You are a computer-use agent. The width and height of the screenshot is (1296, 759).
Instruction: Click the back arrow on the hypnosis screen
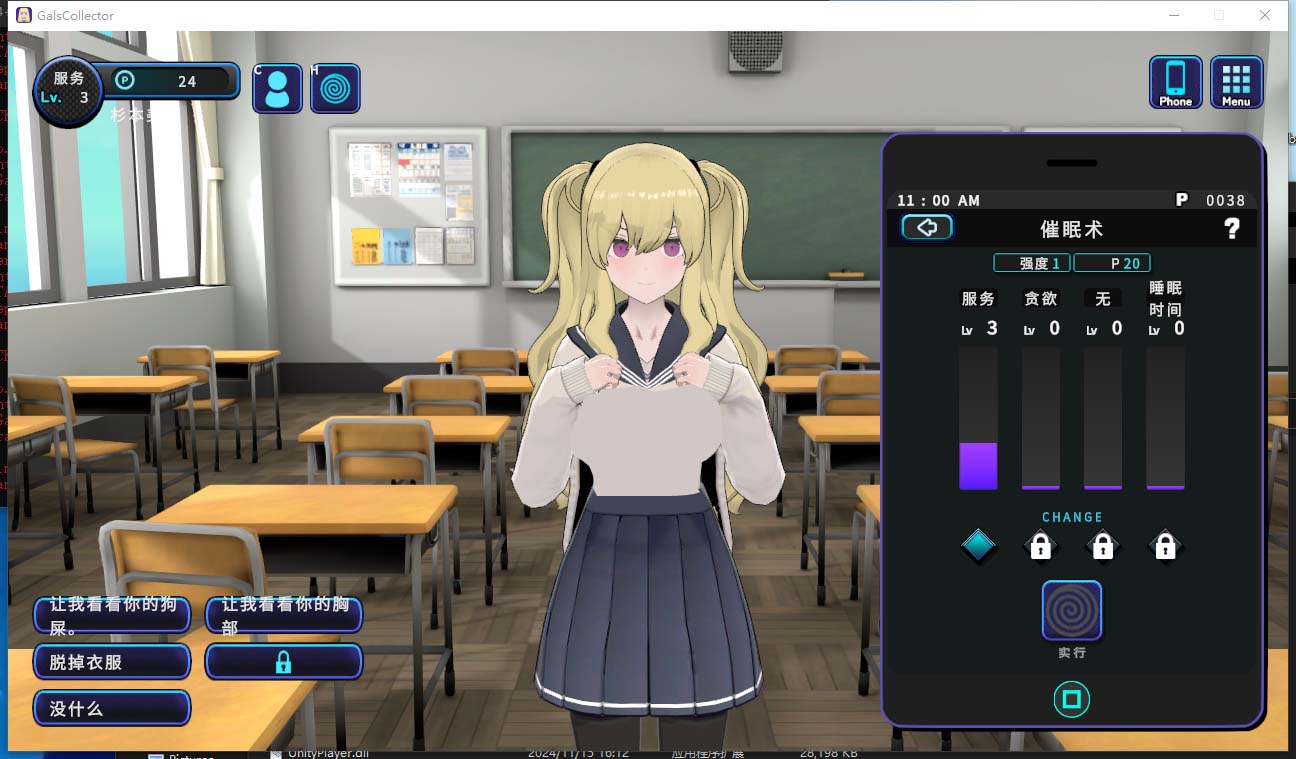927,227
